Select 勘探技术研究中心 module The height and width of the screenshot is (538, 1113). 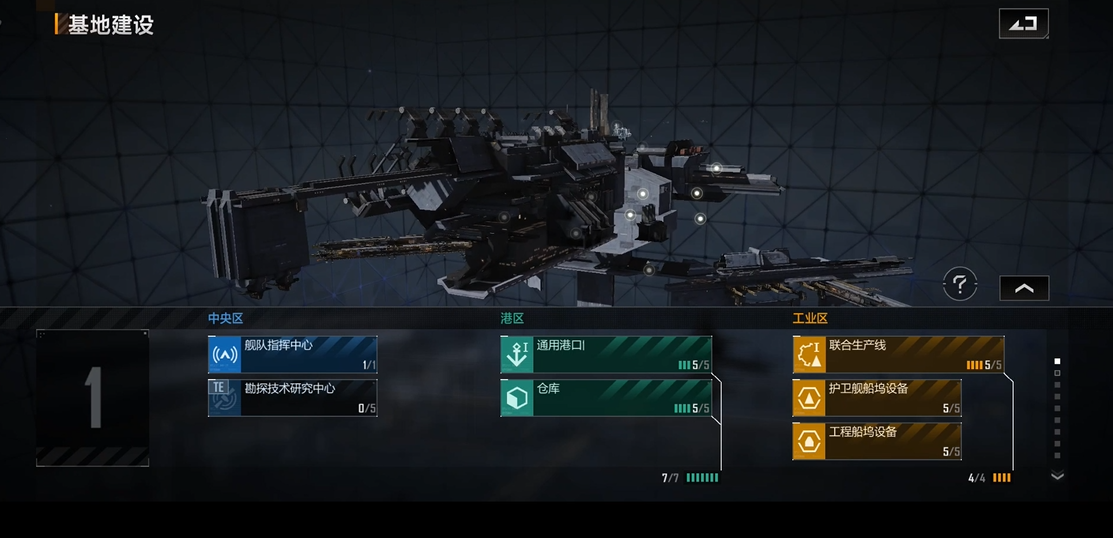[x=292, y=397]
